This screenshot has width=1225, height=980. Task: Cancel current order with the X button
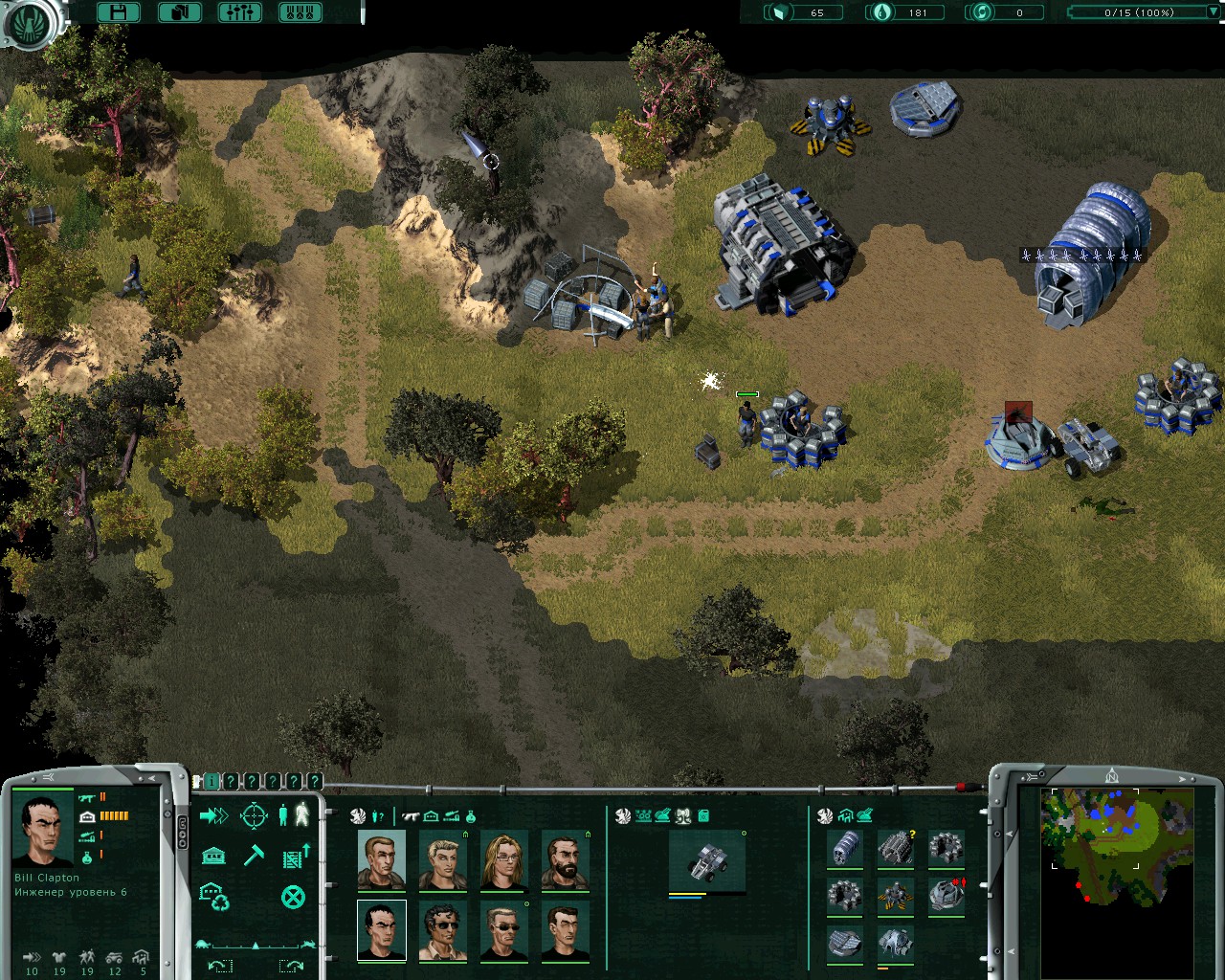click(293, 897)
